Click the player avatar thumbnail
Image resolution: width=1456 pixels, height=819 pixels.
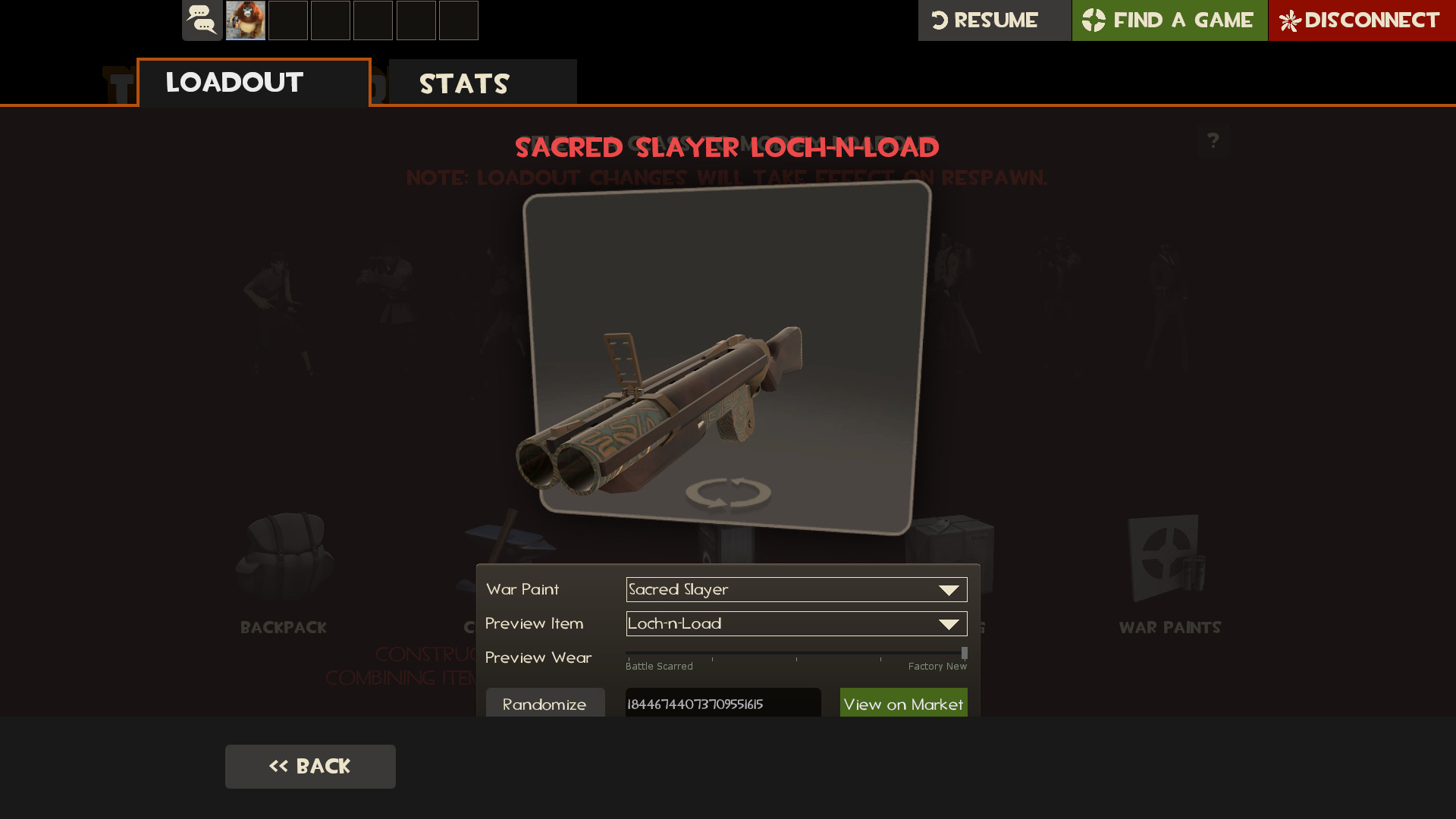[x=245, y=20]
